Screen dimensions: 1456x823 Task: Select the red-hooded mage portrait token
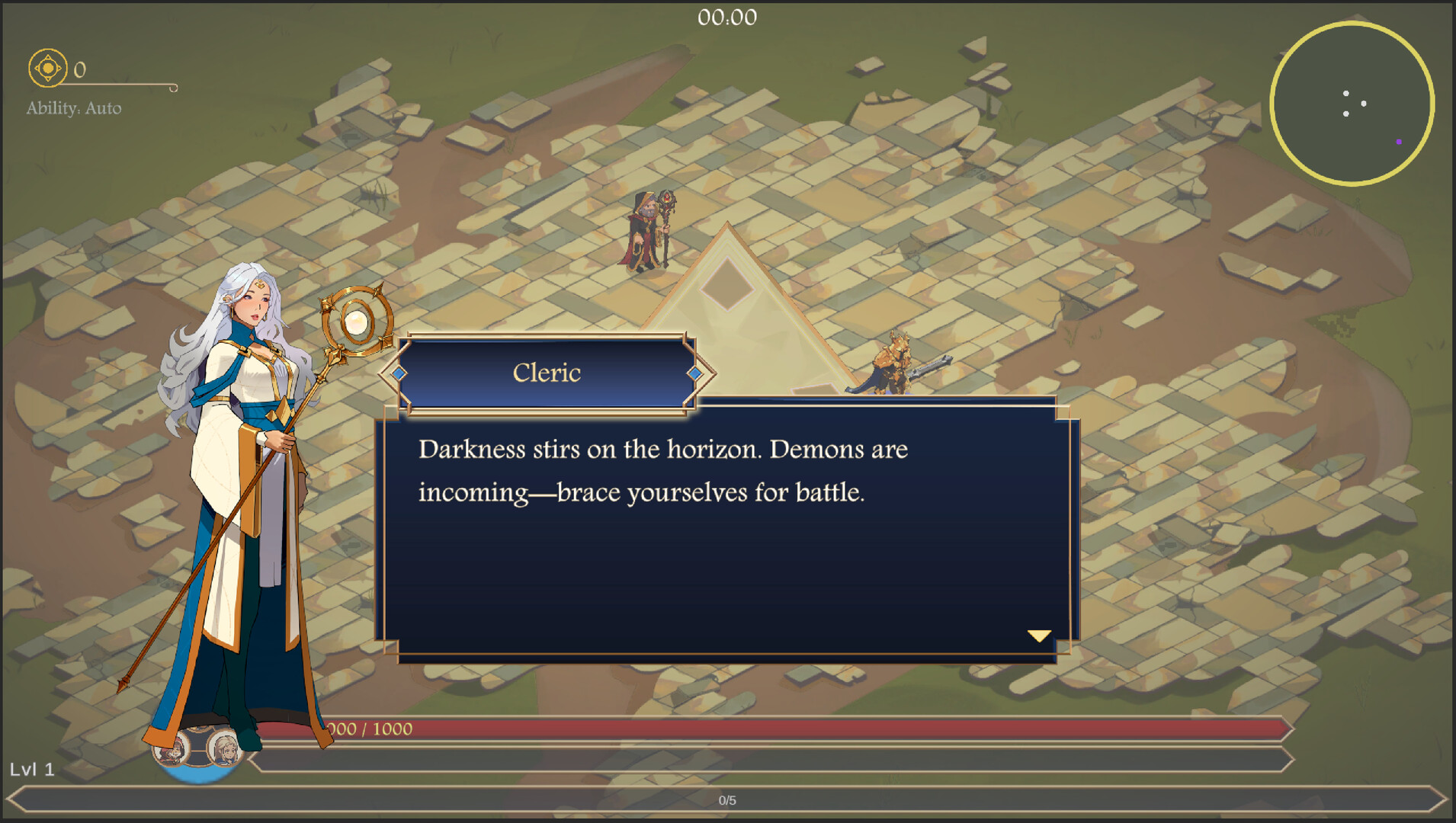click(x=172, y=753)
